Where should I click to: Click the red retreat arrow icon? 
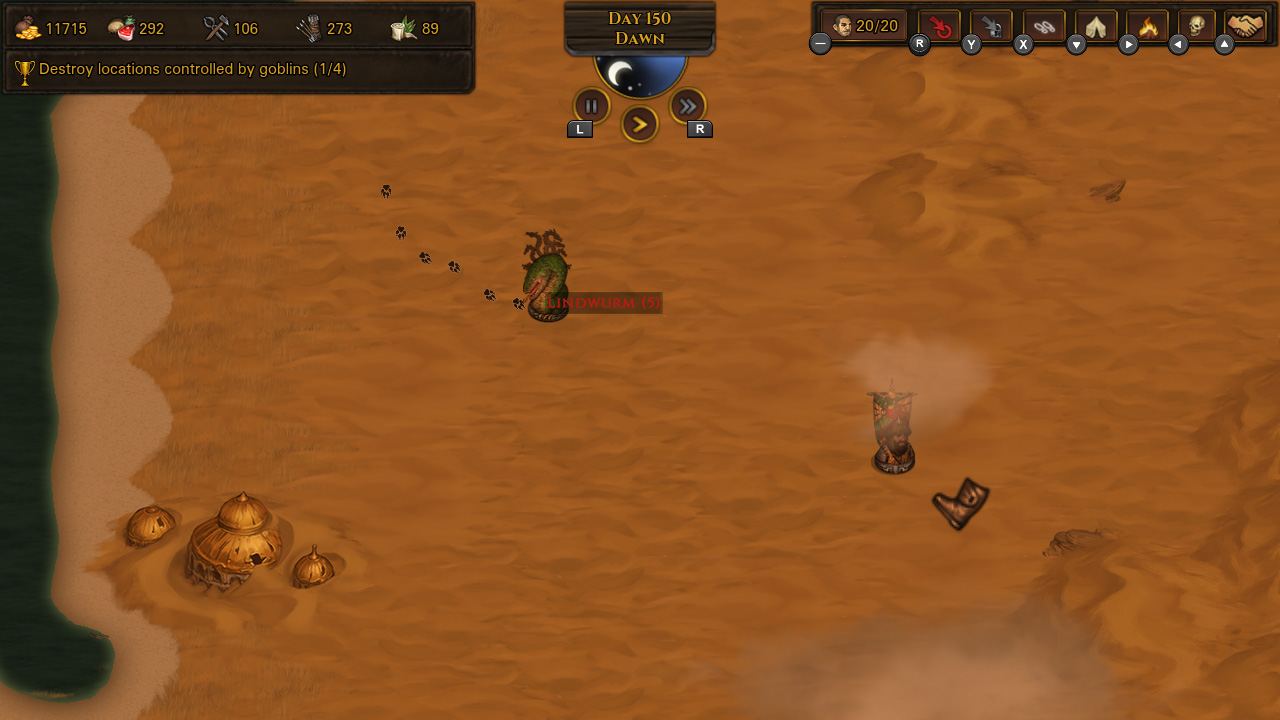click(938, 27)
